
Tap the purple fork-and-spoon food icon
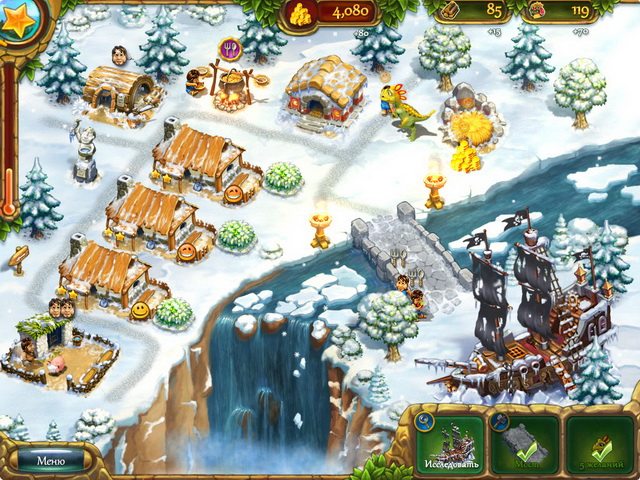click(x=230, y=47)
